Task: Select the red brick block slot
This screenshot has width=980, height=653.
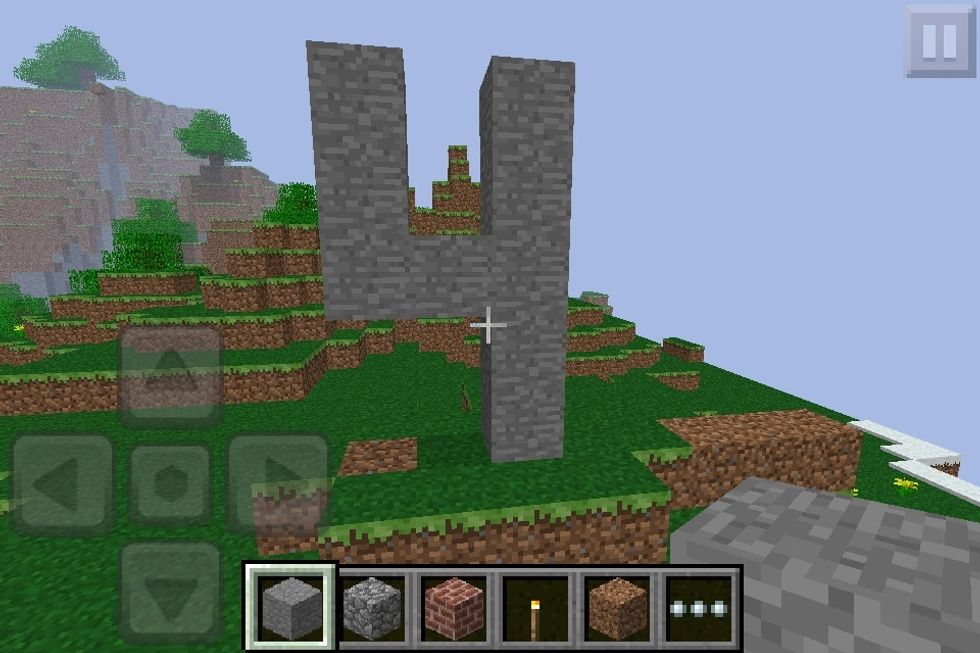Action: tap(454, 606)
